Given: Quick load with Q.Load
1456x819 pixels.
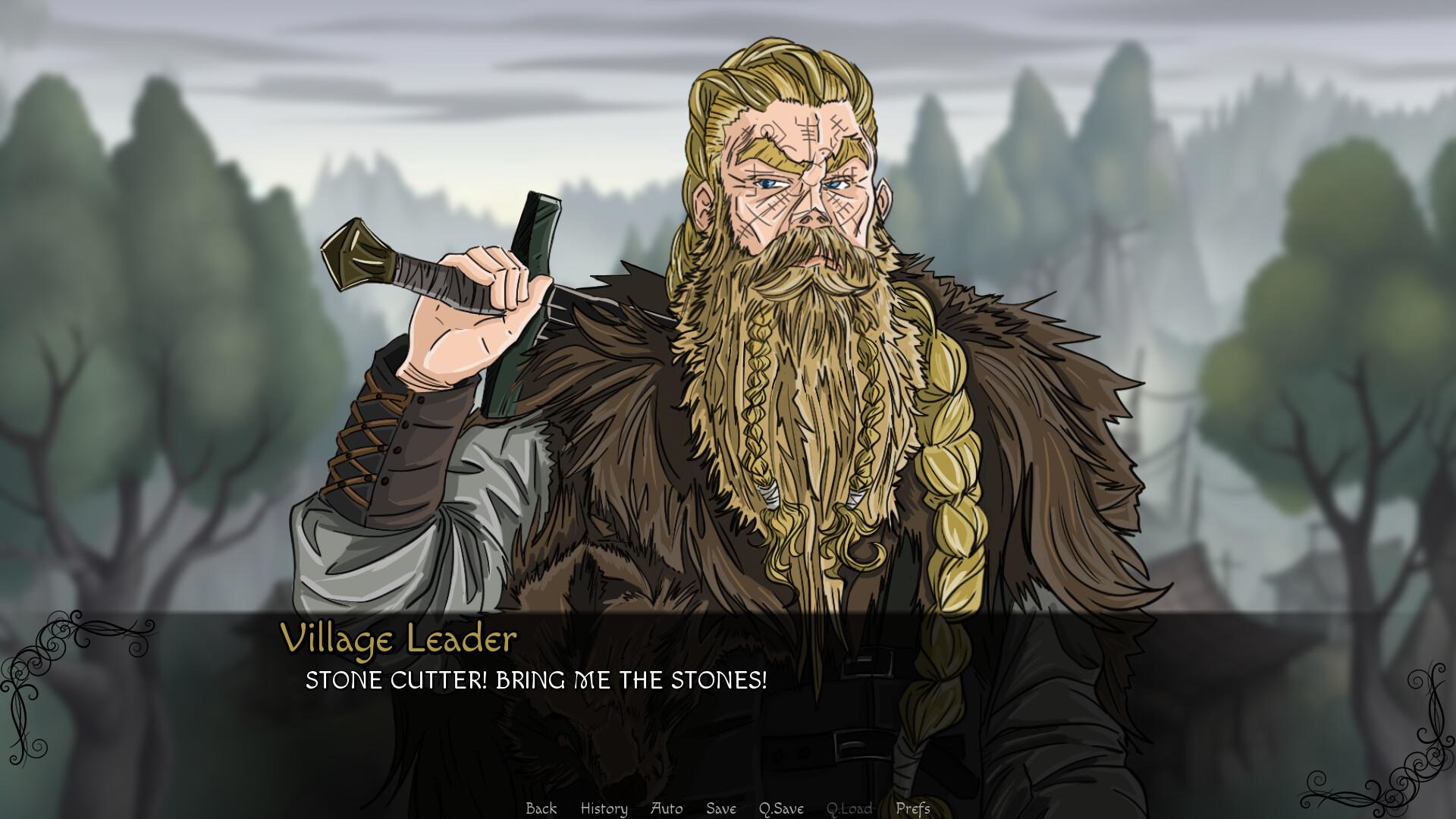Looking at the screenshot, I should point(849,808).
